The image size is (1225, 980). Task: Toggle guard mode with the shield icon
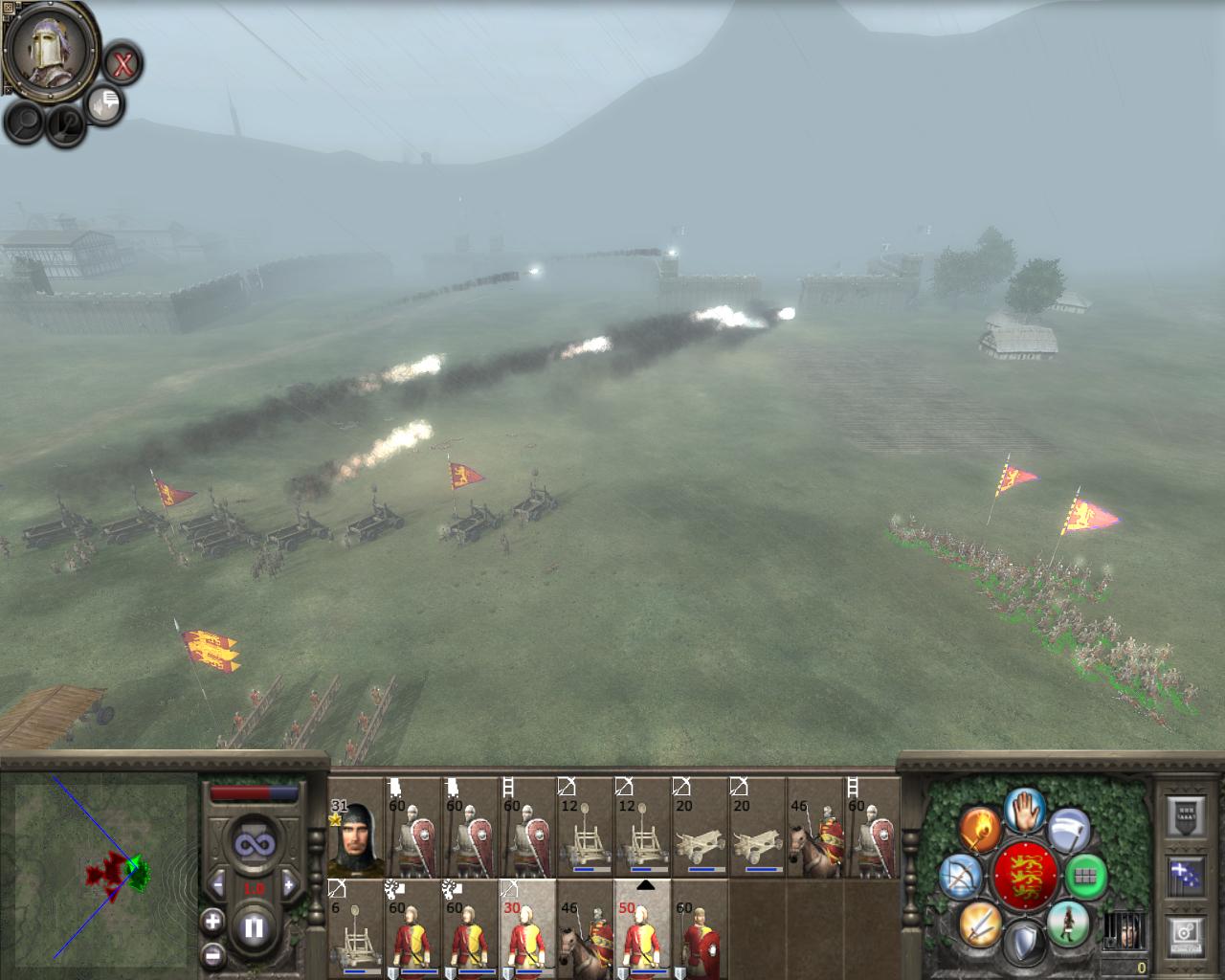tap(1025, 942)
